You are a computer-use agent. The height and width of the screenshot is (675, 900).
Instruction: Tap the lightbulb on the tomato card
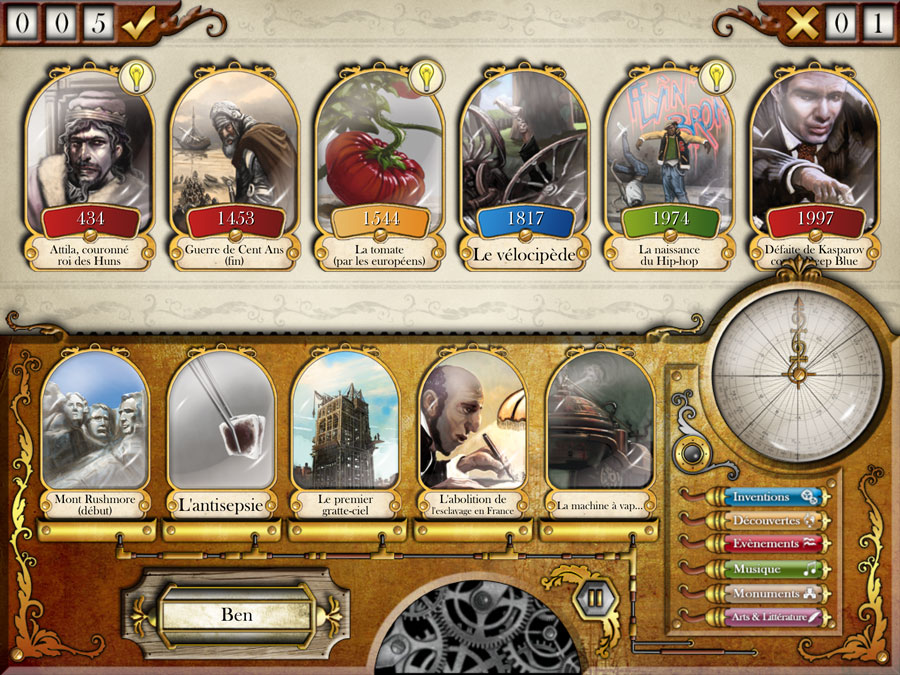click(426, 76)
